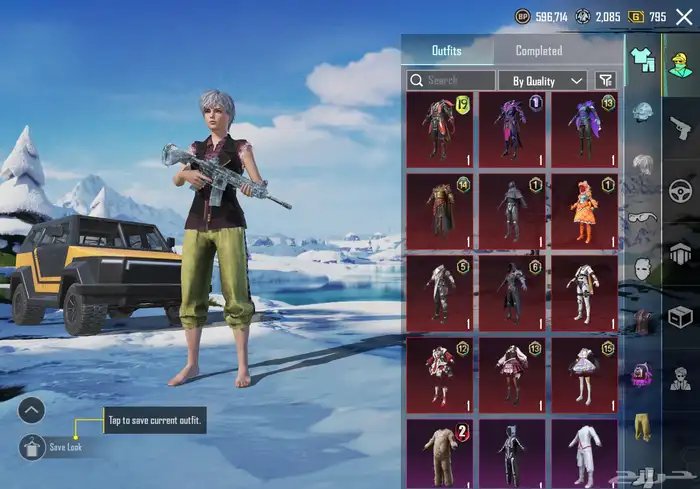Switch to the pistol weapons section
700x489 pixels.
pos(681,125)
